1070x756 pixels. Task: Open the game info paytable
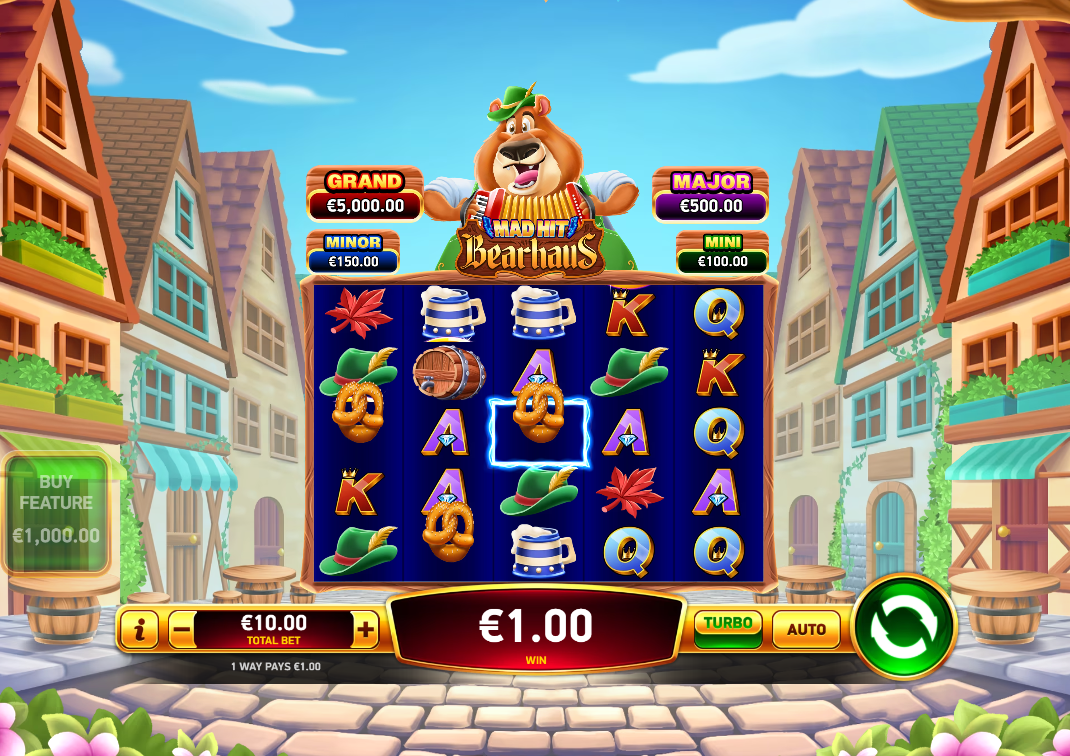(140, 629)
